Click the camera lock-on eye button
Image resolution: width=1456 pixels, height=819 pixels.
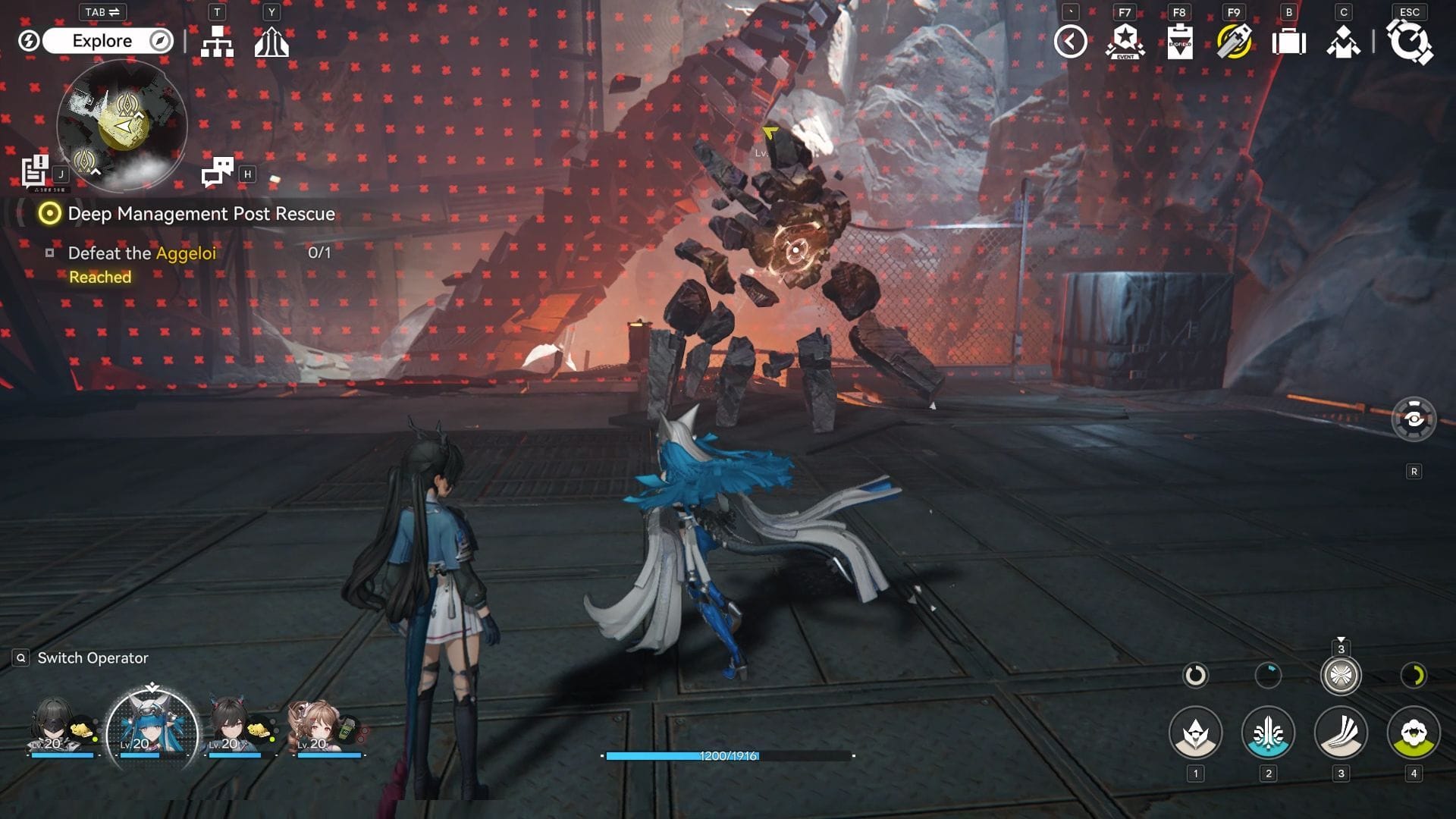1414,419
